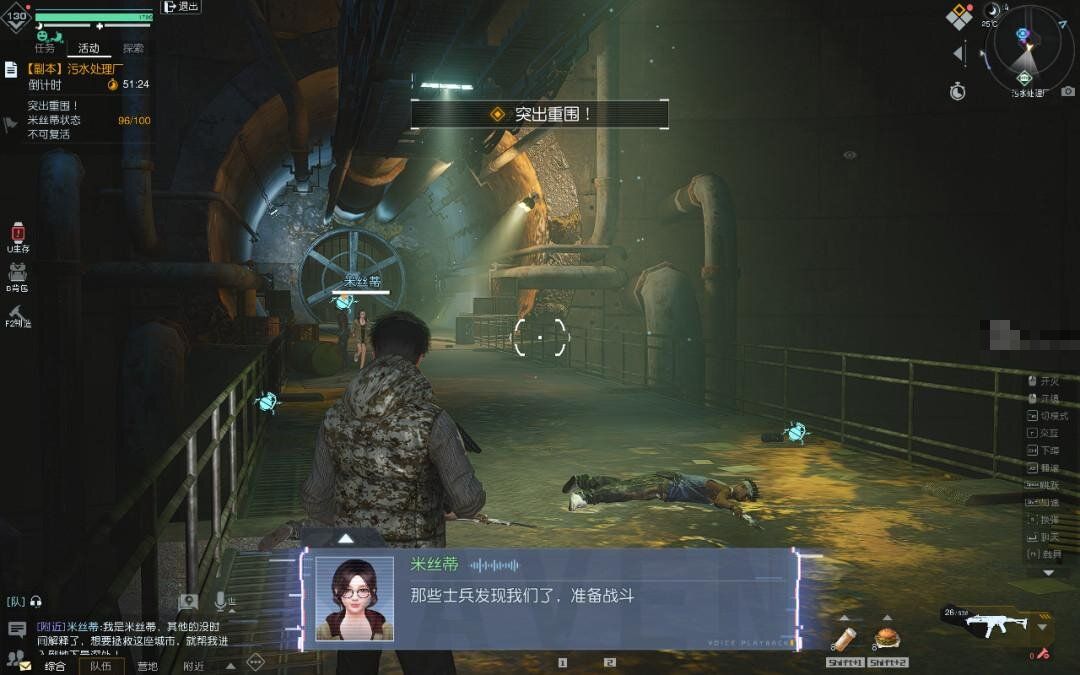1080x675 pixels.
Task: Click the stopwatch icon near the minimap
Action: pos(958,91)
